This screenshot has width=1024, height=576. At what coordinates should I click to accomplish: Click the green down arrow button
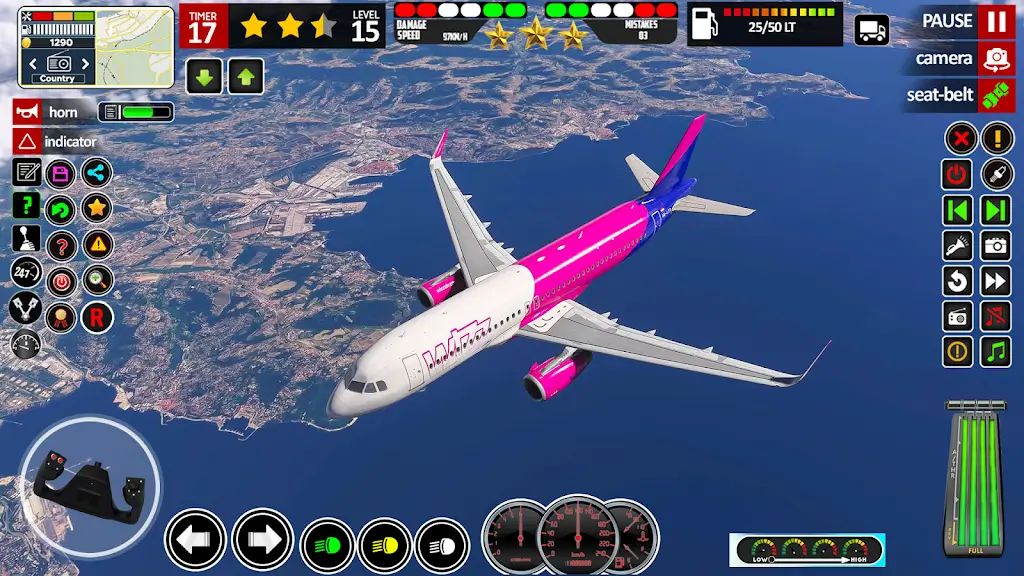click(204, 76)
